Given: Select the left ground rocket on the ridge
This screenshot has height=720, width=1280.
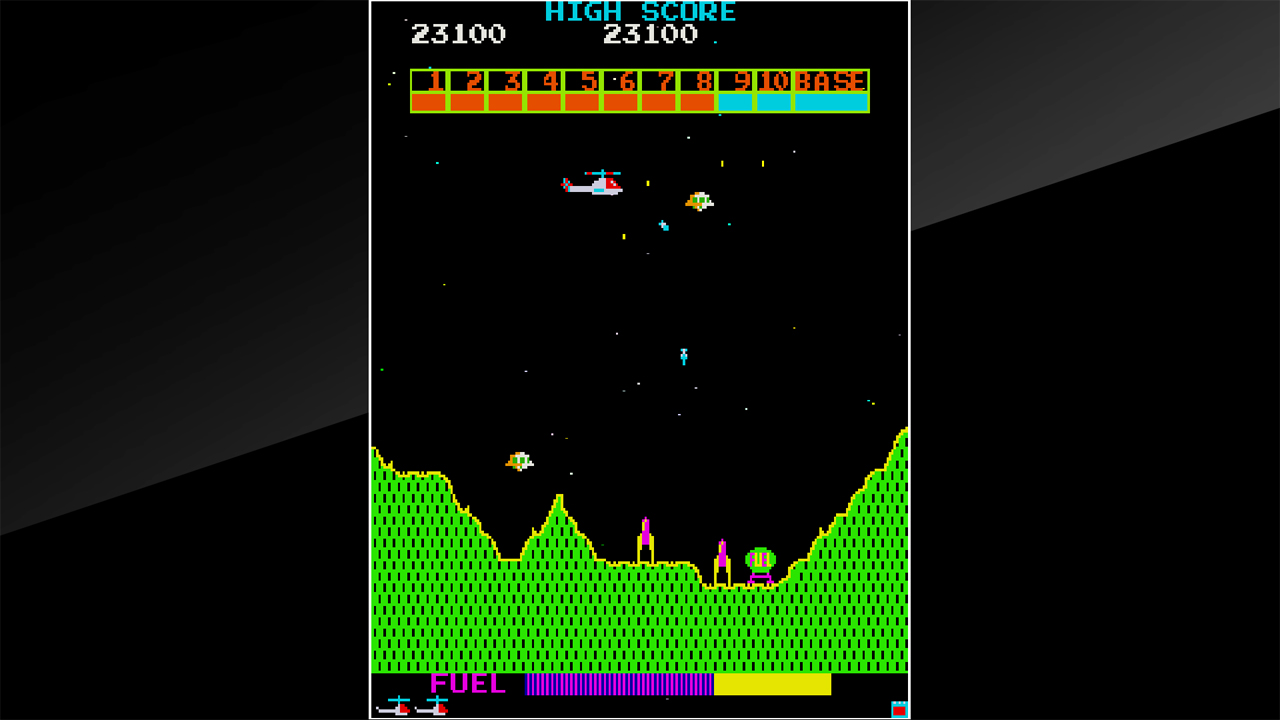Looking at the screenshot, I should tap(648, 538).
